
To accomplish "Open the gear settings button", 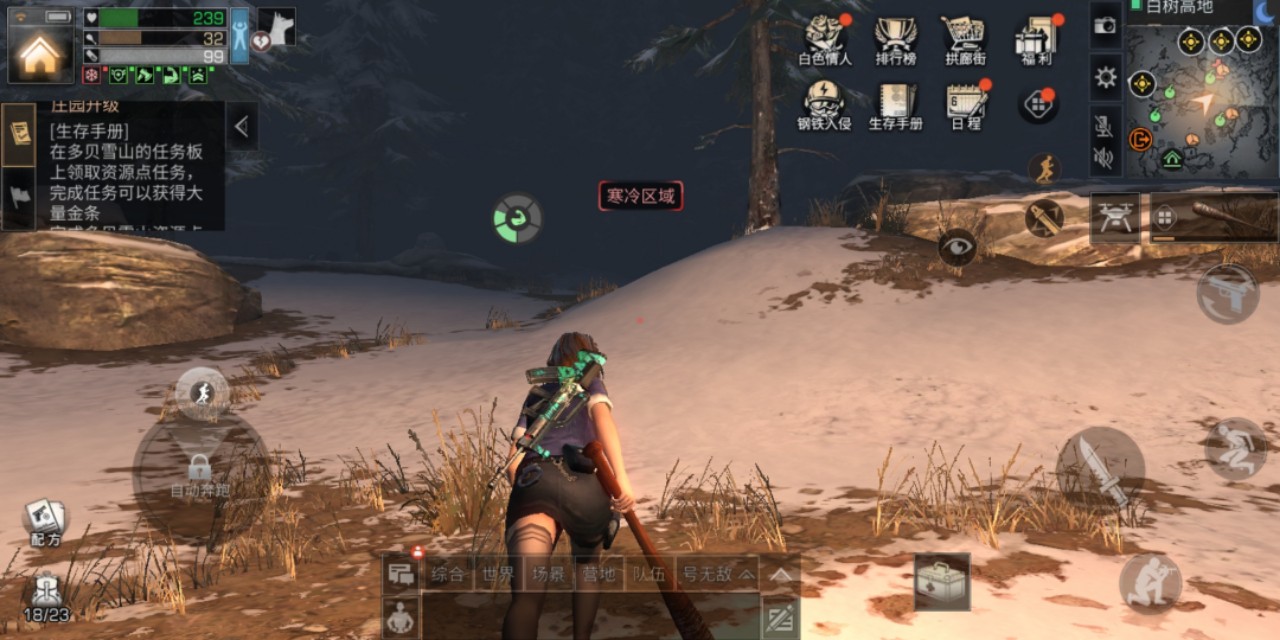I will 1105,77.
